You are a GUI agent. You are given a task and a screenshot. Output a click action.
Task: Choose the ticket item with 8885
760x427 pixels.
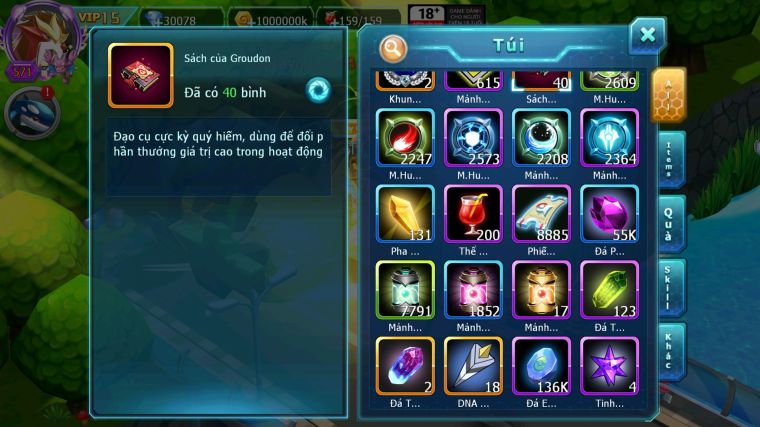(542, 214)
